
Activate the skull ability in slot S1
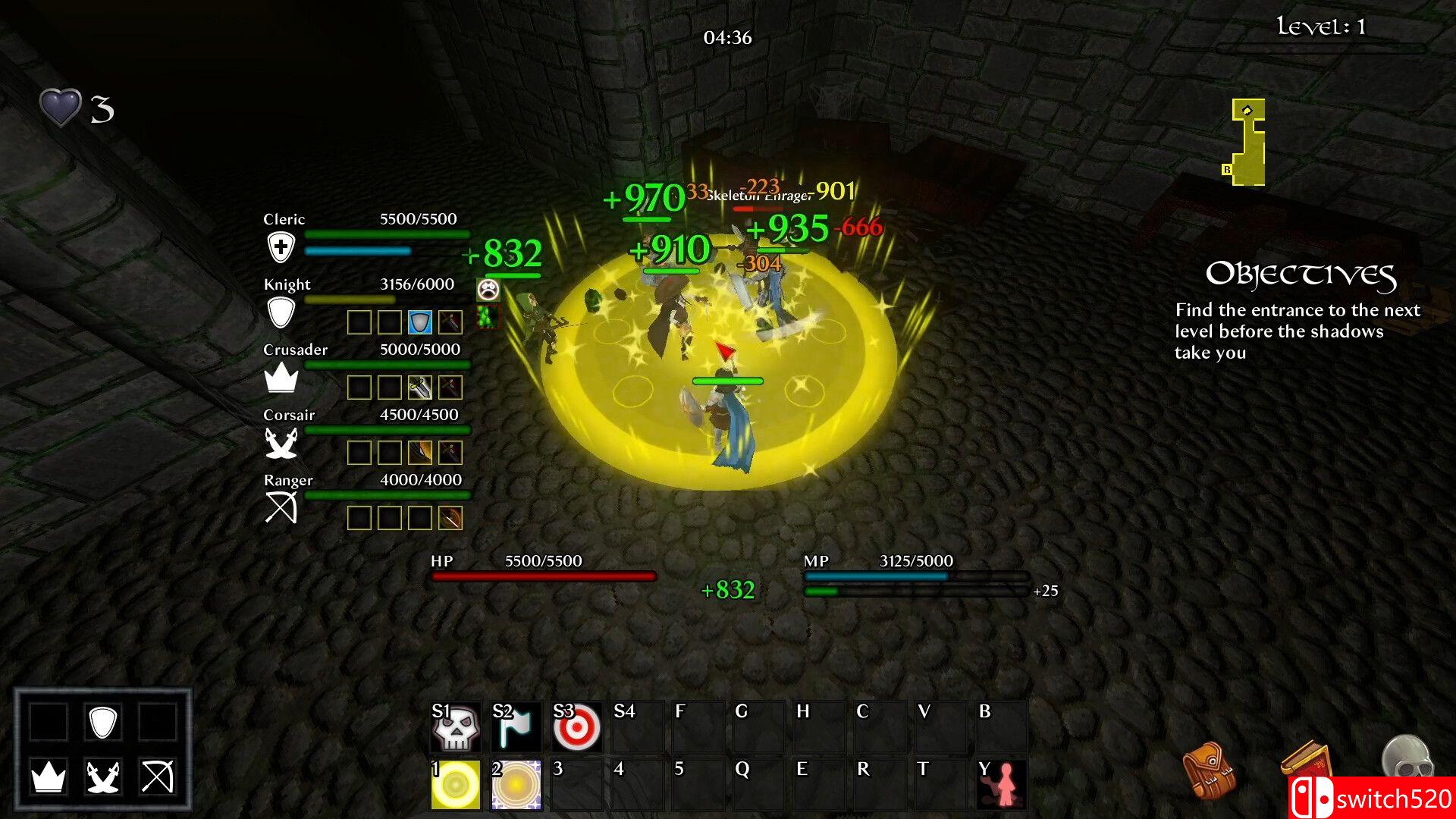tap(456, 726)
